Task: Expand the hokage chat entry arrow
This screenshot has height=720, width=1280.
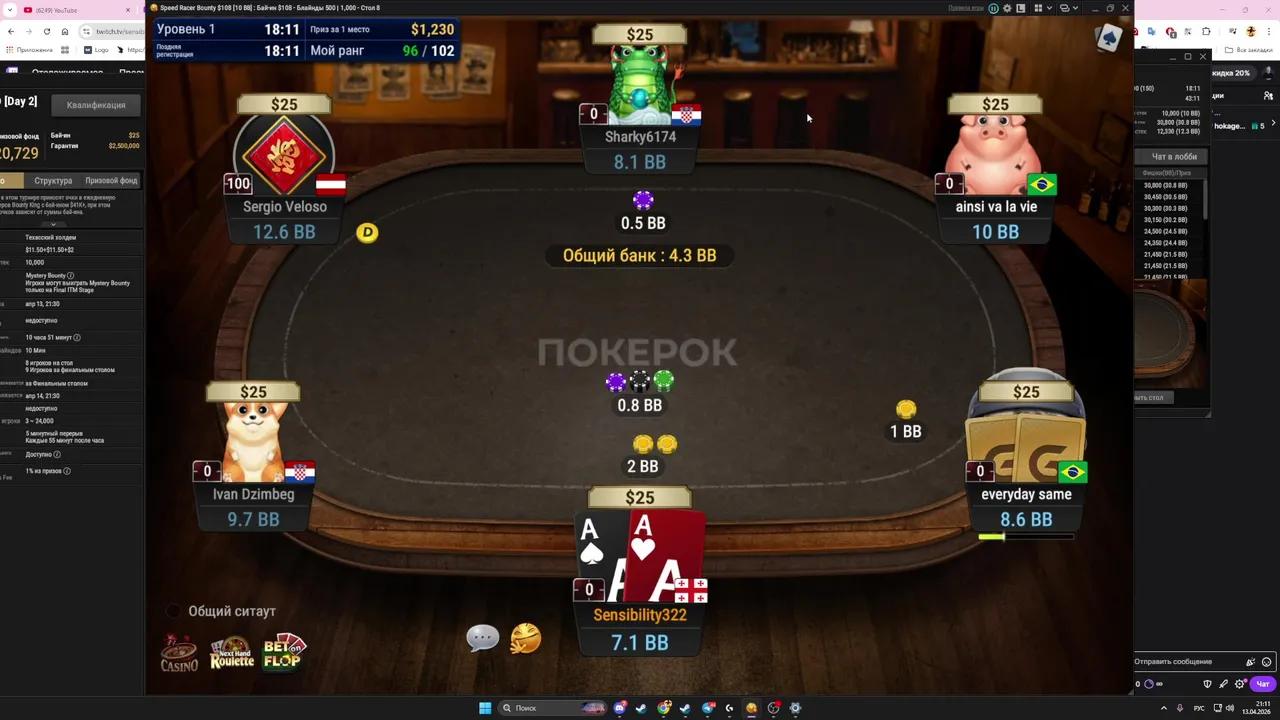Action: pos(1273,123)
